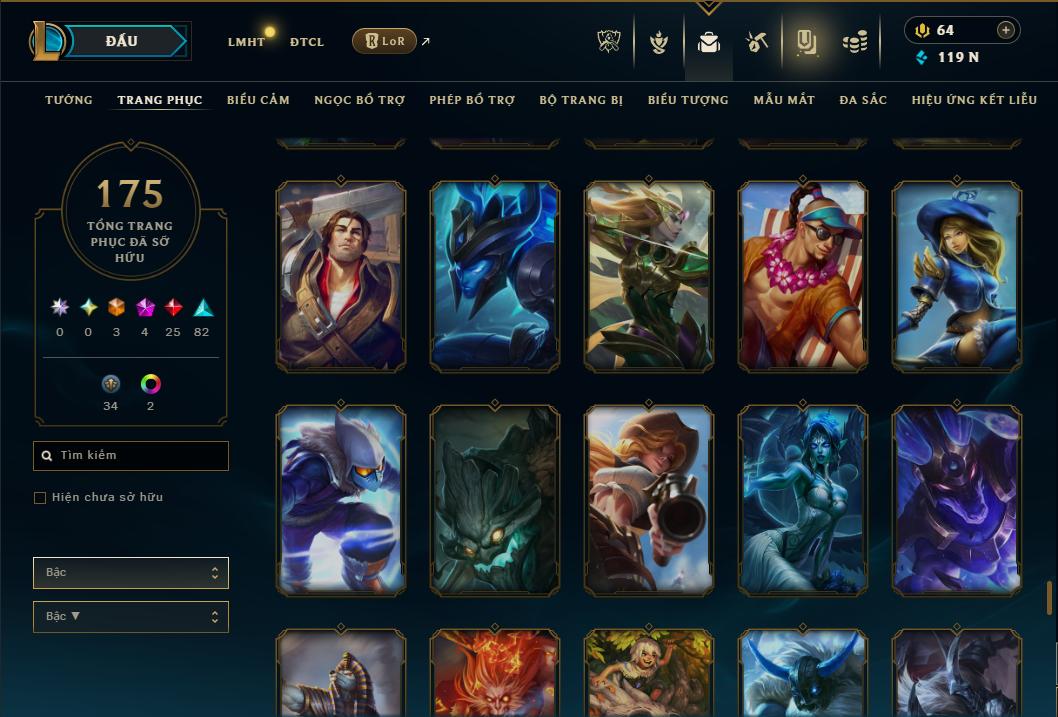Image resolution: width=1058 pixels, height=717 pixels.
Task: Open the LMHT game mode link
Action: tap(246, 42)
